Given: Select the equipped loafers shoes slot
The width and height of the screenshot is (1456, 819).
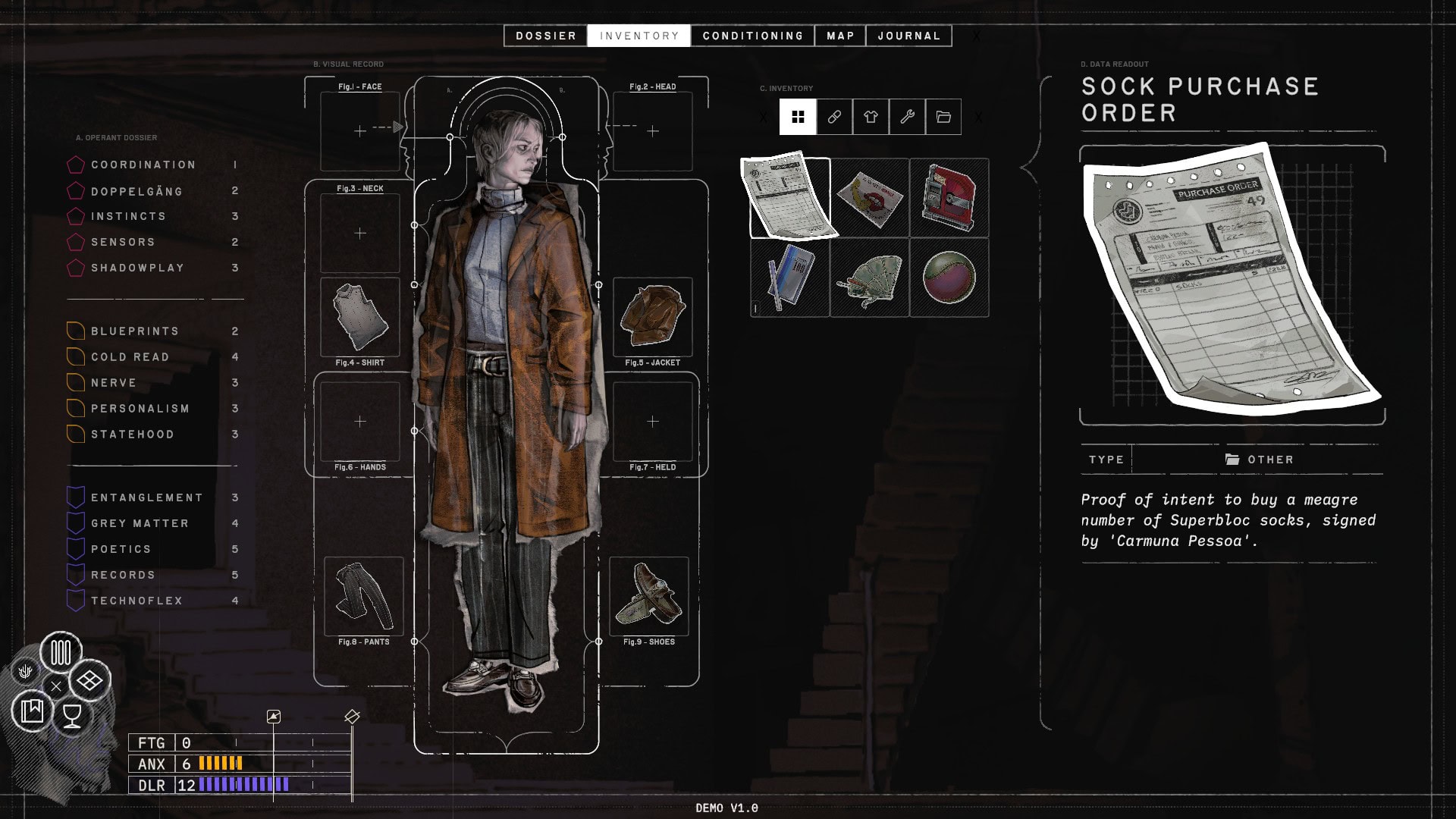Looking at the screenshot, I should (x=649, y=596).
